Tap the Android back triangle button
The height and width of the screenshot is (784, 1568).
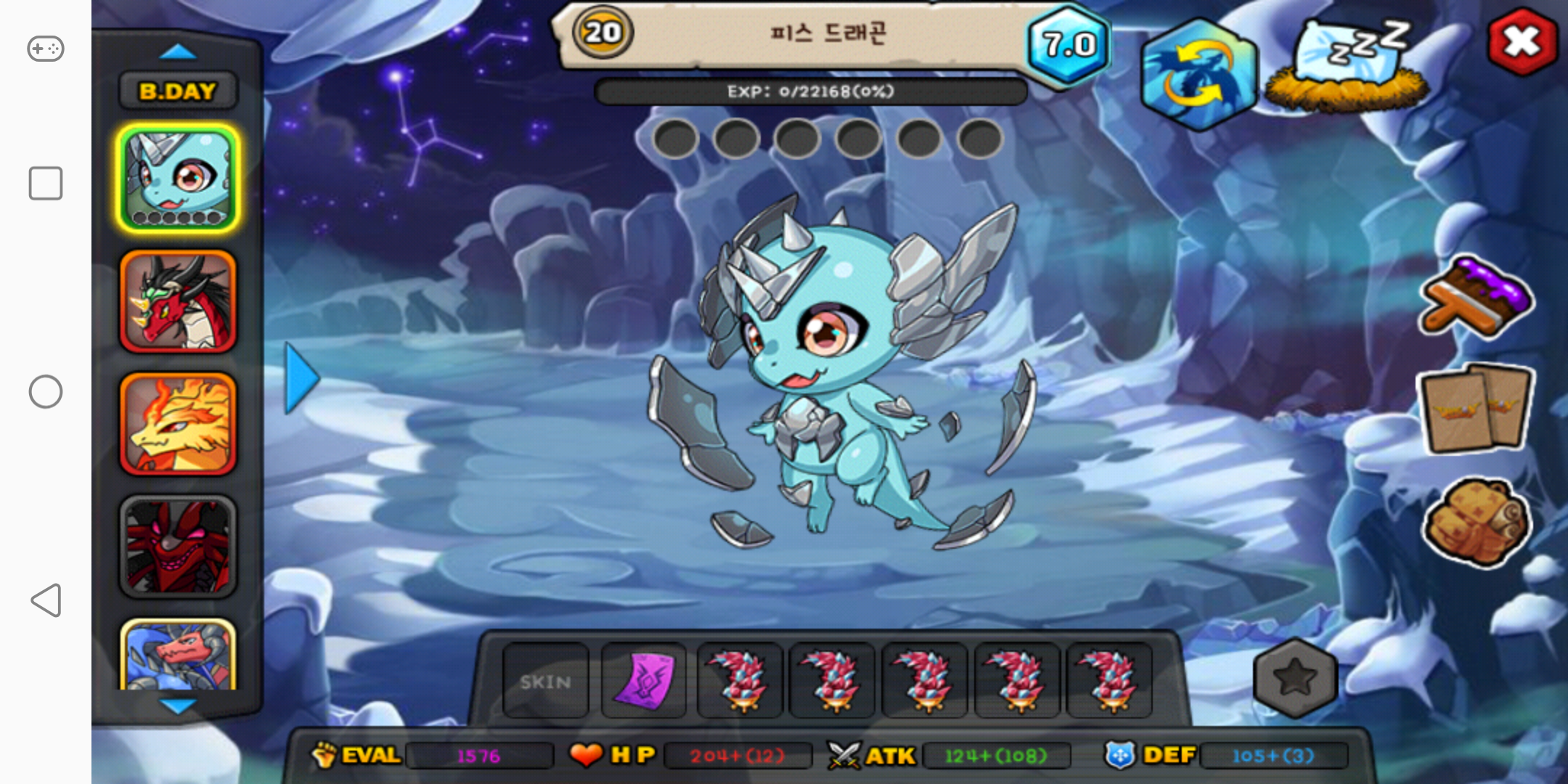point(45,600)
